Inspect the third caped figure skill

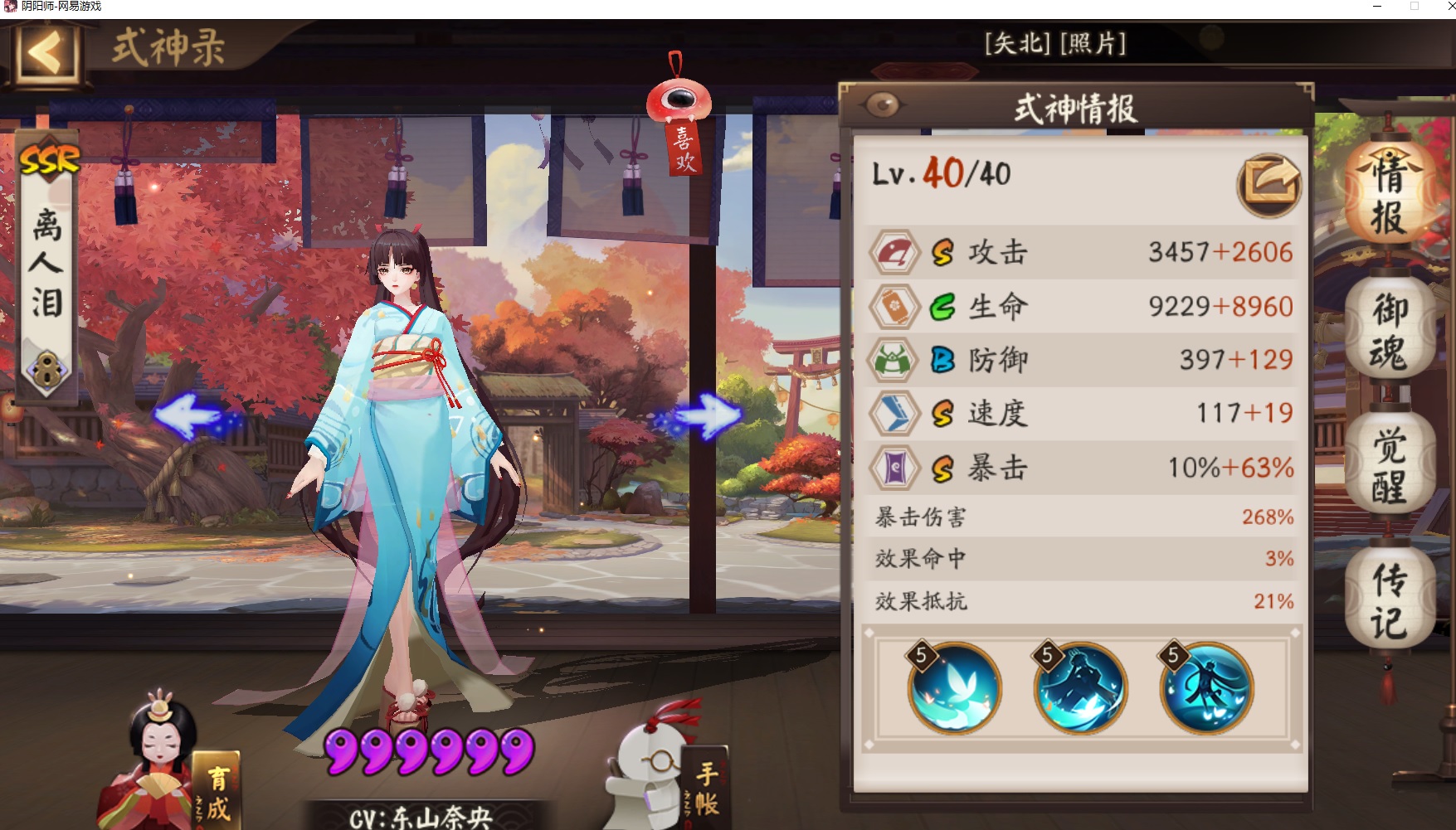coord(1206,688)
